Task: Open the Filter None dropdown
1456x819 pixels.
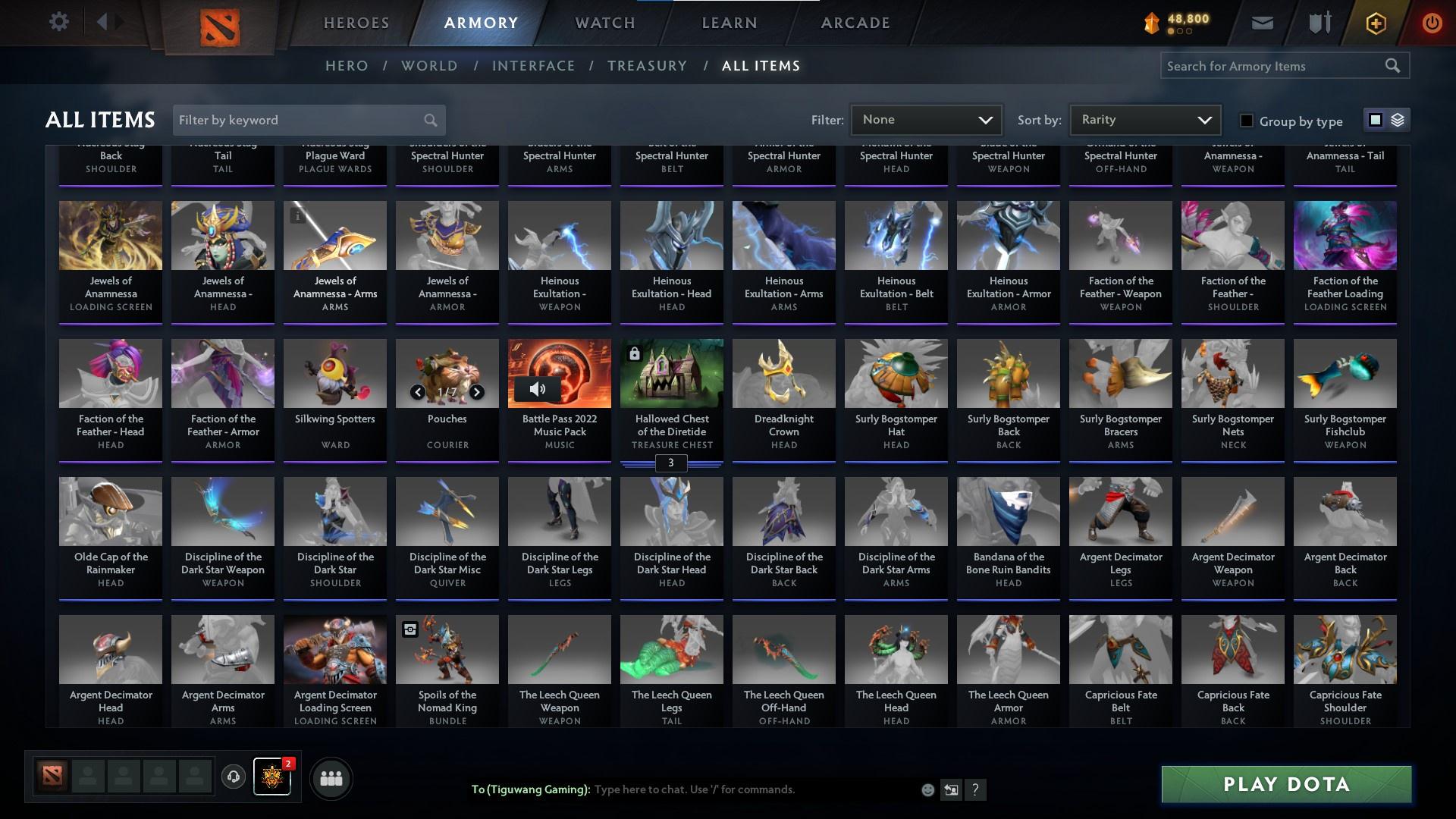Action: pyautogui.click(x=926, y=119)
